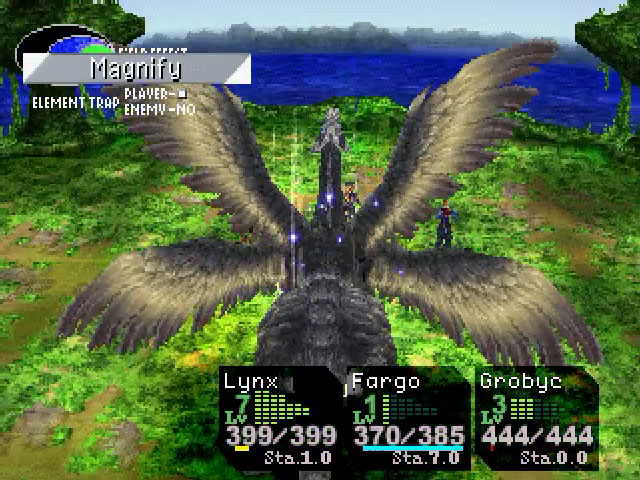Select Fargo's party status panel
Viewport: 640px width, 480px height.
click(408, 418)
